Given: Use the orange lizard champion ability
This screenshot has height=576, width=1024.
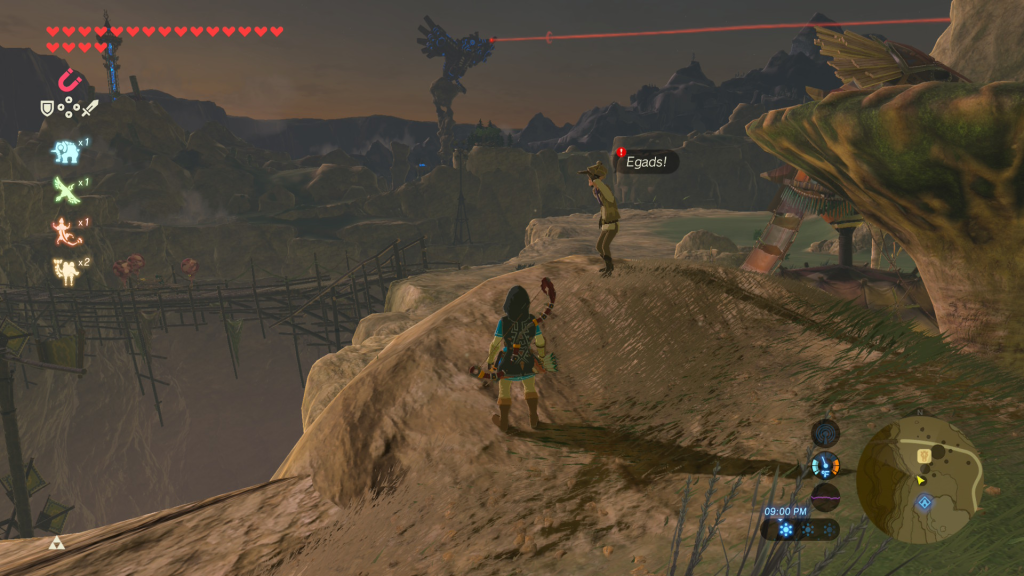Looking at the screenshot, I should tap(65, 230).
